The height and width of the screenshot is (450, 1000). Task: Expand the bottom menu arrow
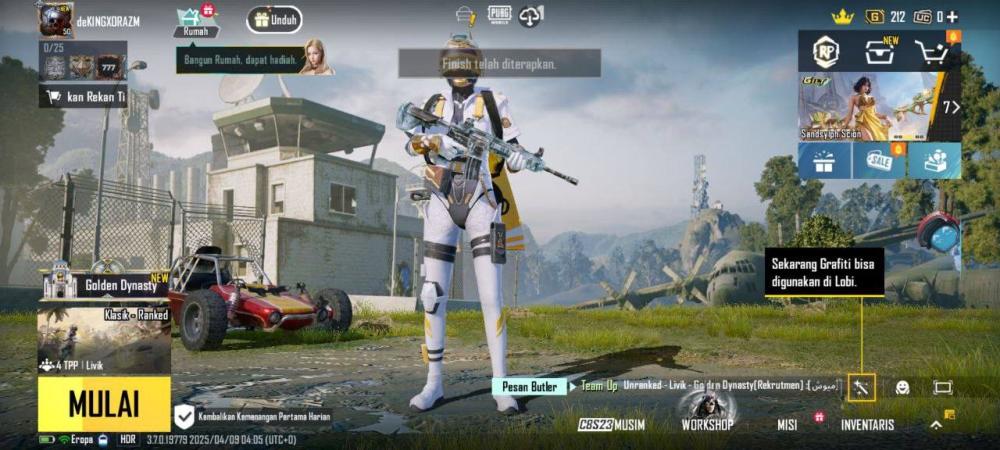936,424
